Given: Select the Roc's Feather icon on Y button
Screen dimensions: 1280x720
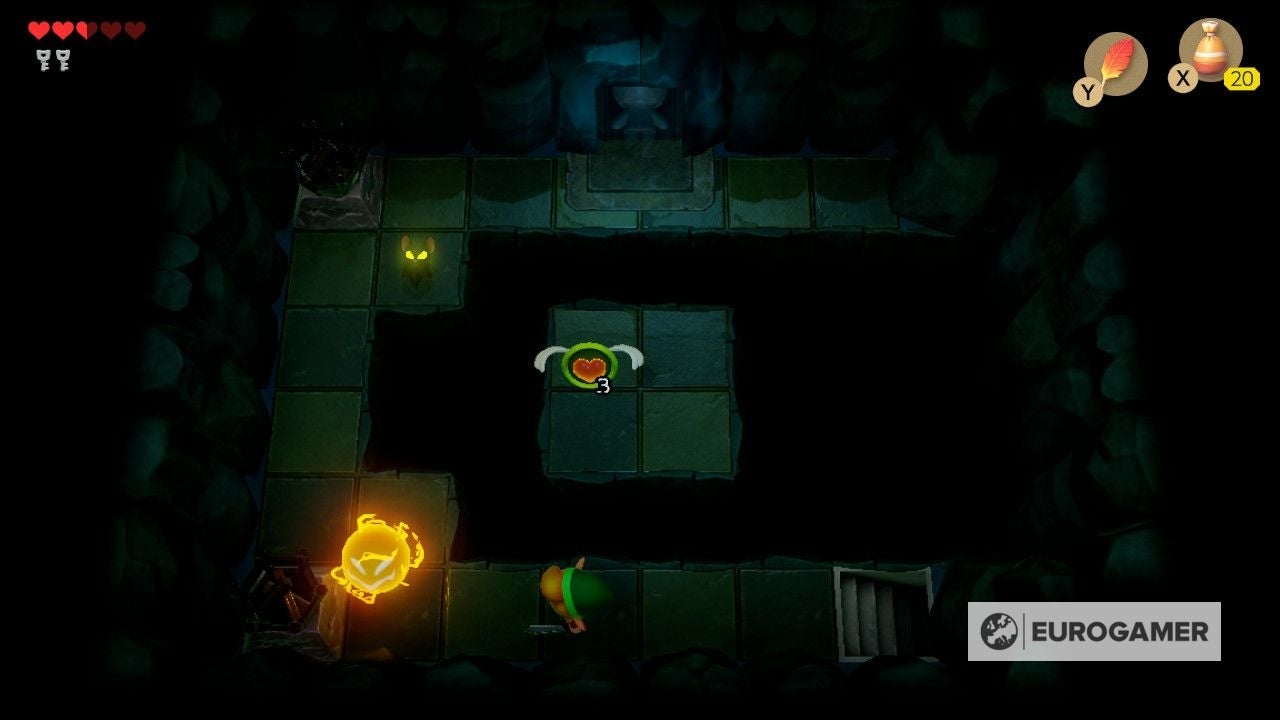Looking at the screenshot, I should point(1116,60).
